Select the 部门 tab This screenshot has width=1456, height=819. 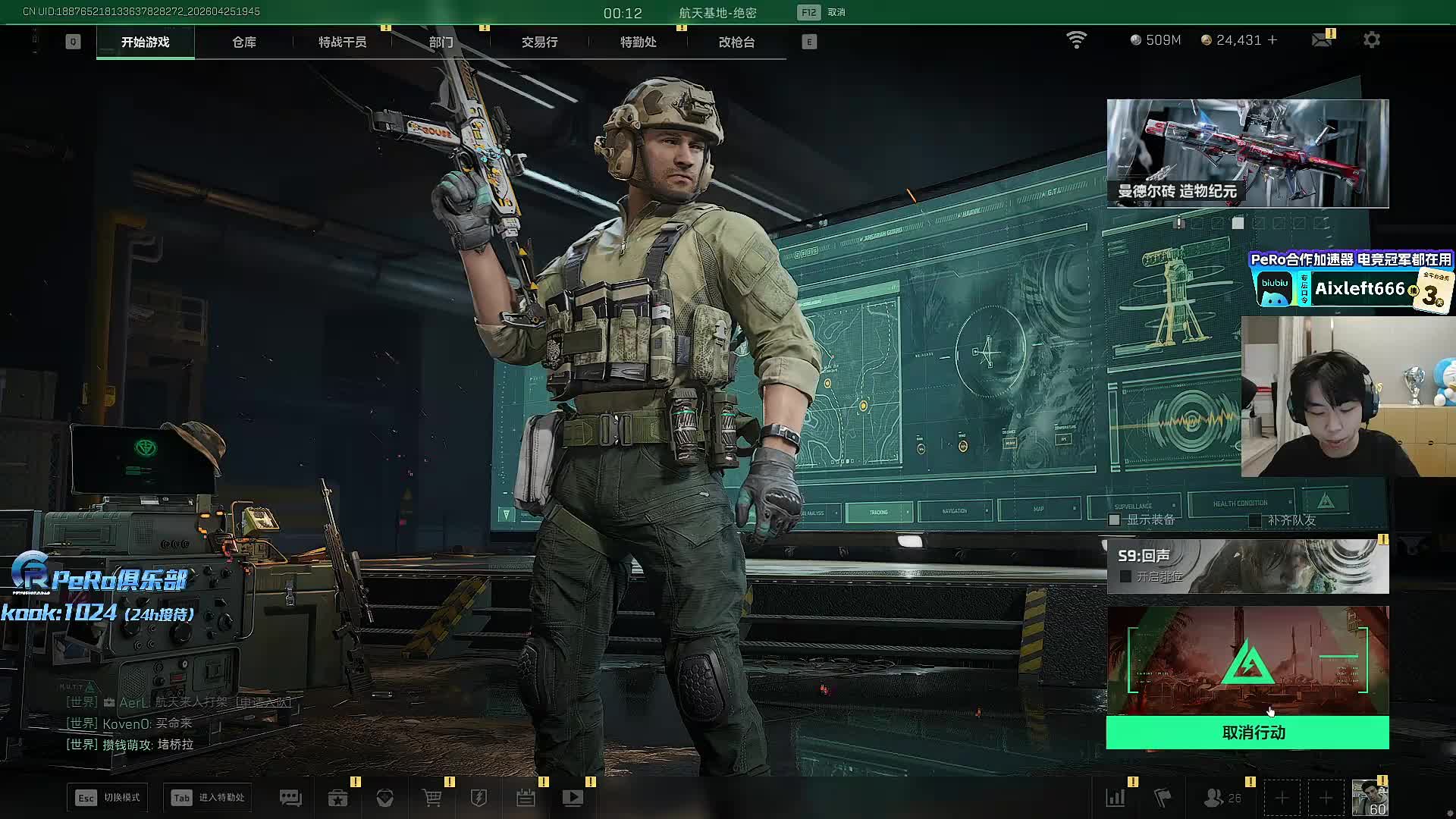441,42
